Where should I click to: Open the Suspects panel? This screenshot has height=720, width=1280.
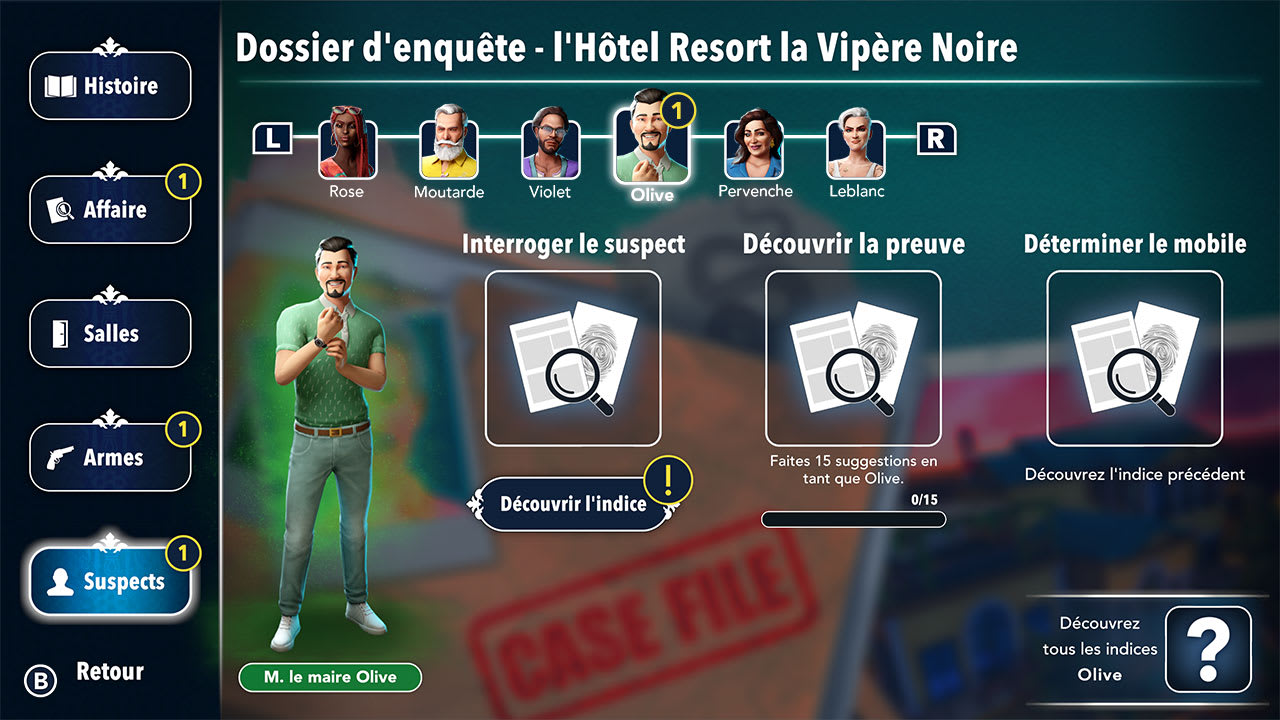coord(110,580)
